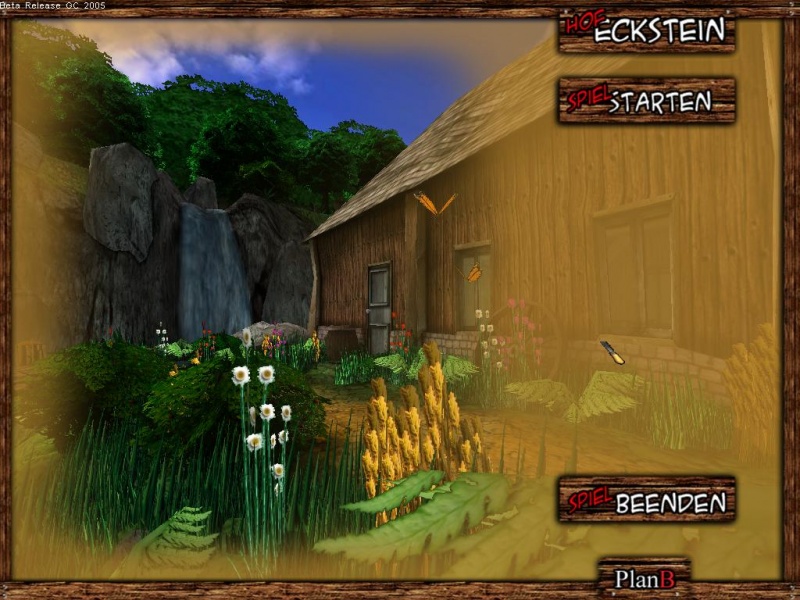
Task: Quit via the Spiel Beenden button
Action: [x=647, y=499]
